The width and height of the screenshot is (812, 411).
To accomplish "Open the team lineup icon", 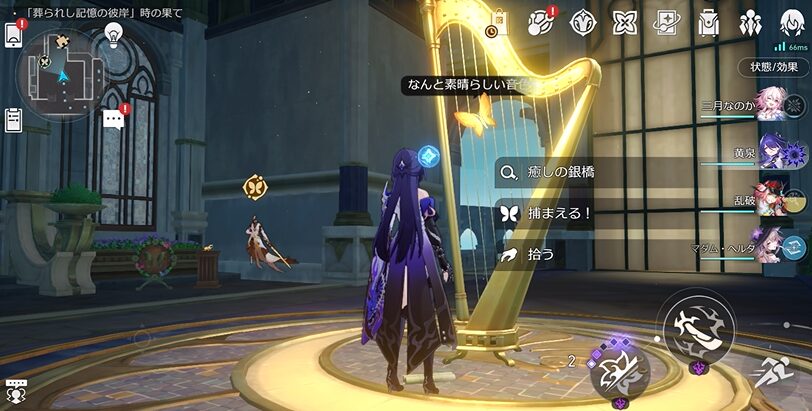I will (x=750, y=22).
